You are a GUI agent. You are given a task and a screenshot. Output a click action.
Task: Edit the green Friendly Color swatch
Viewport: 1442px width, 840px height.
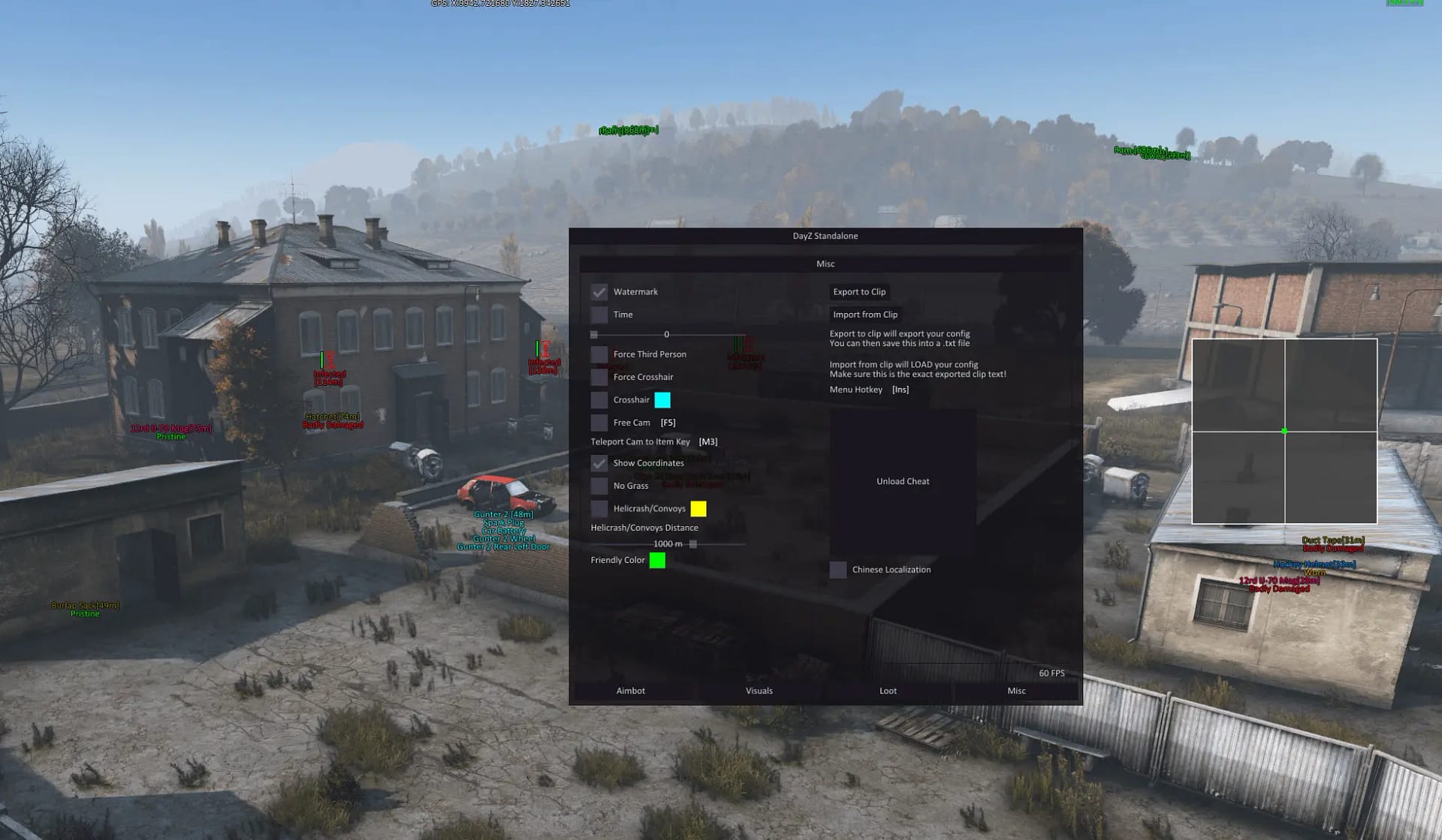pyautogui.click(x=657, y=559)
